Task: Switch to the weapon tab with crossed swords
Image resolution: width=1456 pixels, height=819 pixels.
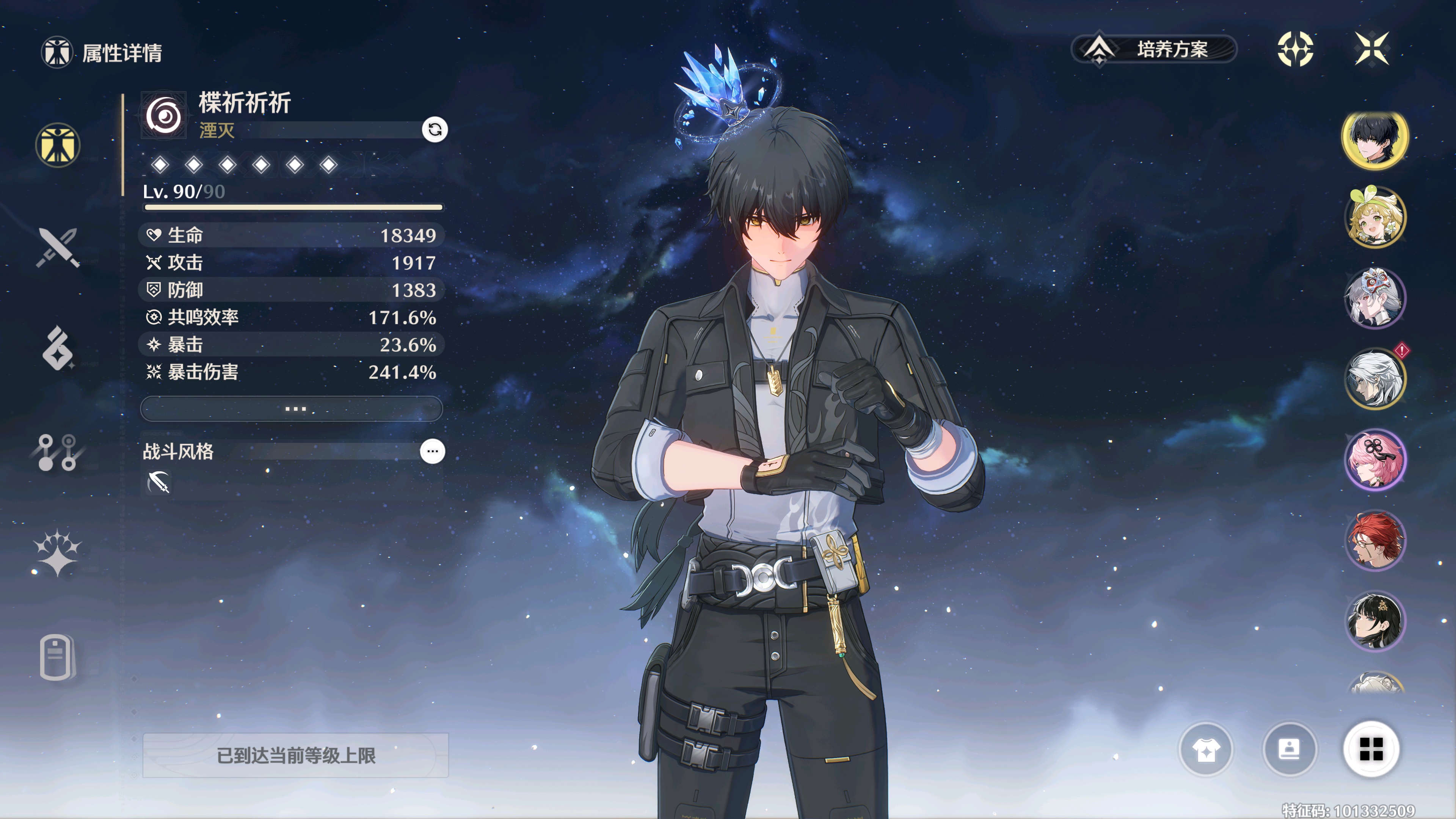Action: pos(58,247)
